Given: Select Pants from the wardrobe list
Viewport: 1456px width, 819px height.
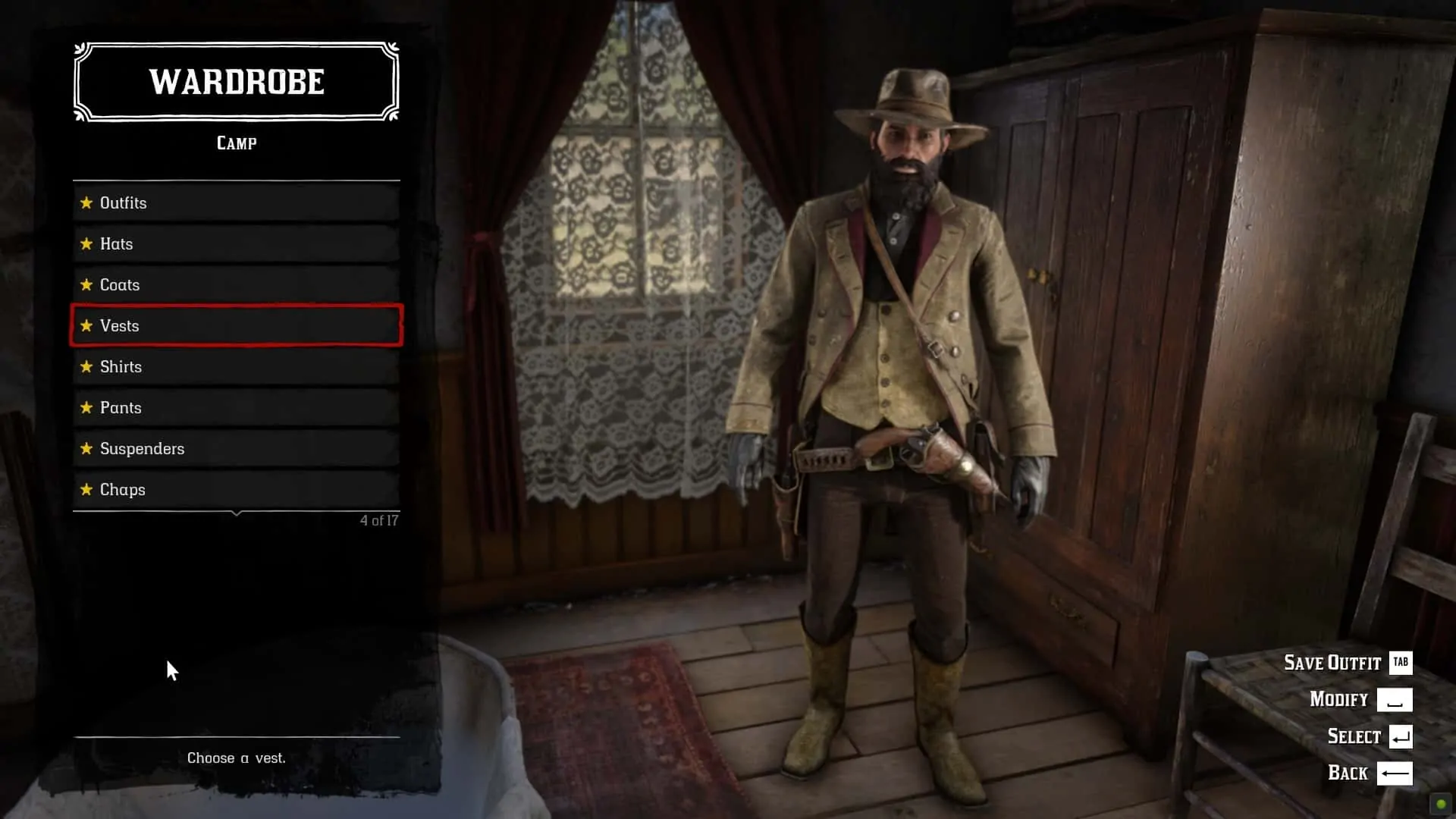Looking at the screenshot, I should (x=236, y=408).
